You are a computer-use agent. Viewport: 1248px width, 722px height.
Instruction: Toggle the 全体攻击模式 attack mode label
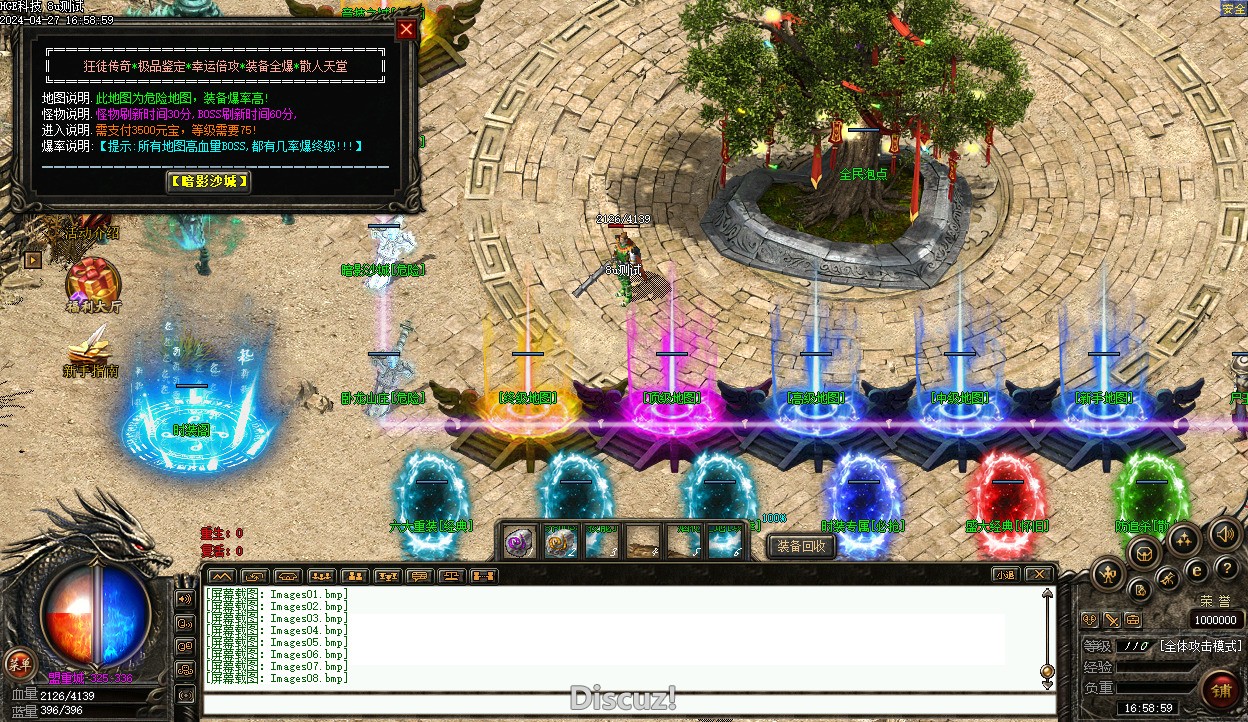tap(1200, 646)
